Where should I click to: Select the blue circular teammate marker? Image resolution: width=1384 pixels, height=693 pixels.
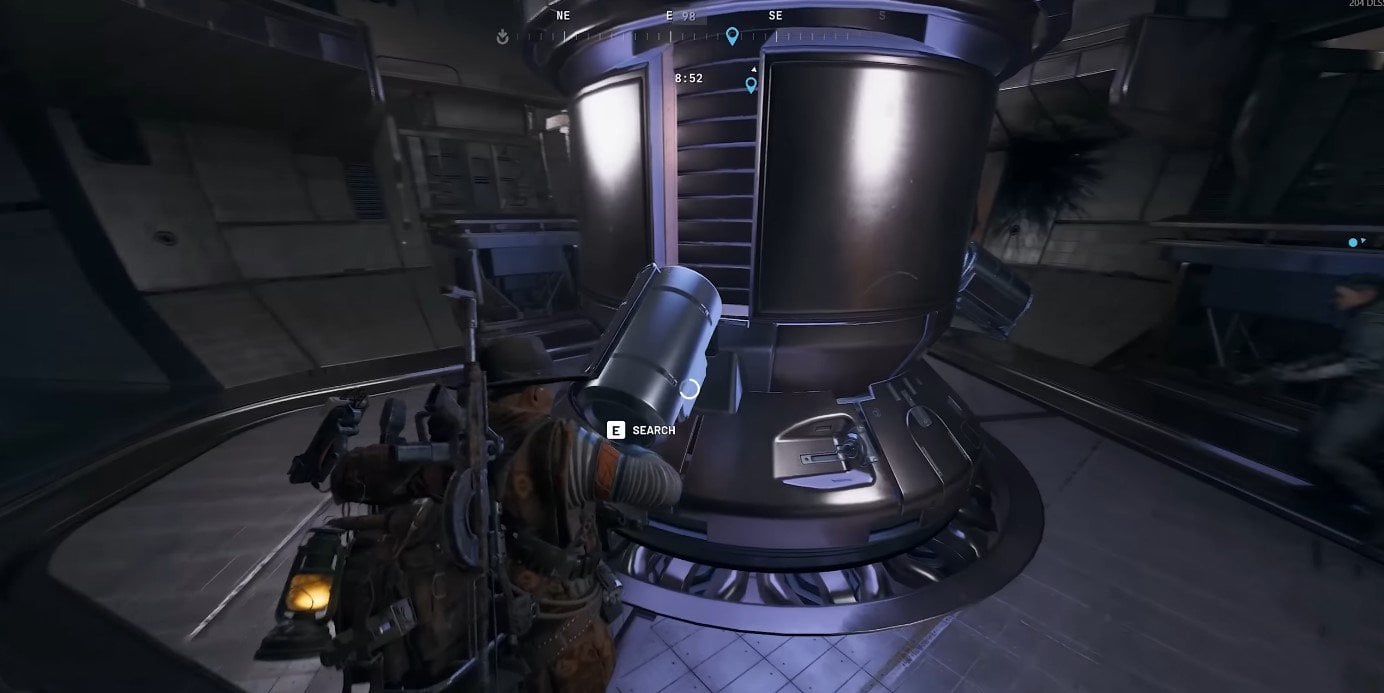[x=1353, y=242]
